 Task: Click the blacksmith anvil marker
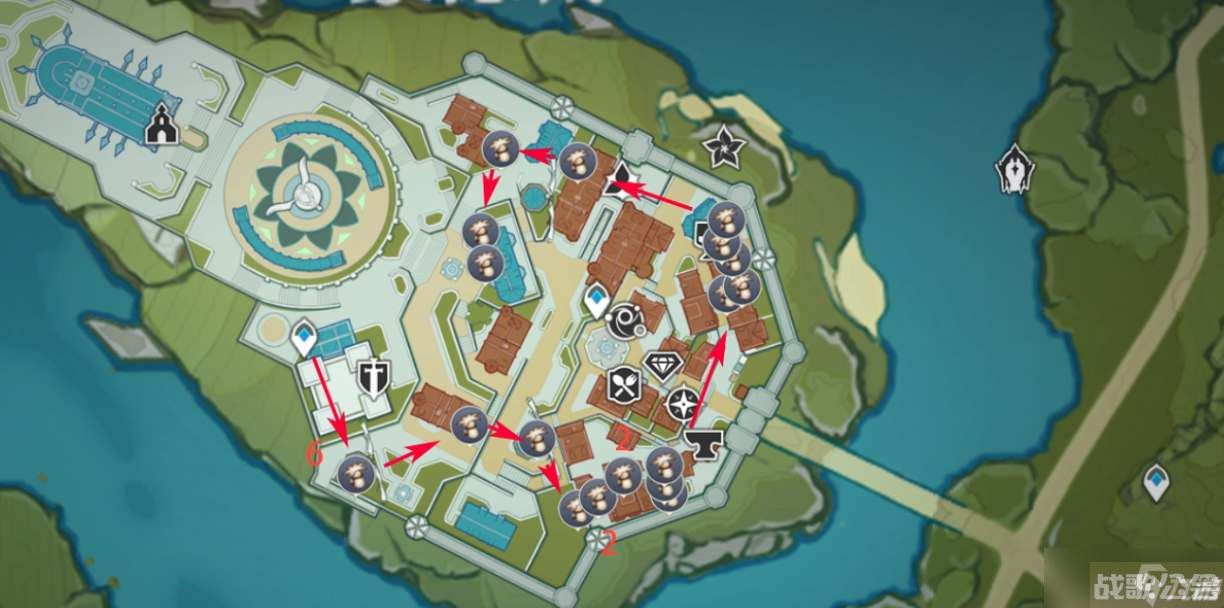click(x=704, y=442)
